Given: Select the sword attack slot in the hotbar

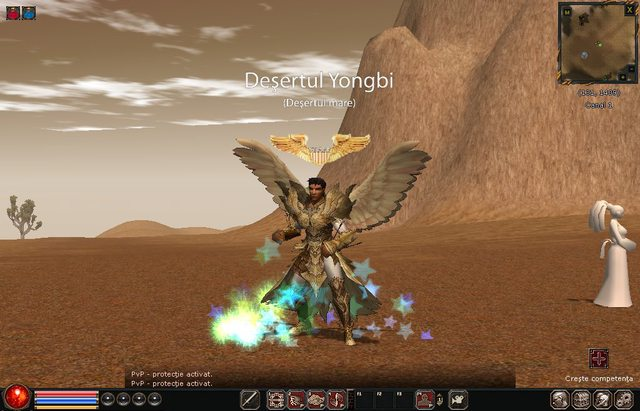Looking at the screenshot, I should (251, 400).
